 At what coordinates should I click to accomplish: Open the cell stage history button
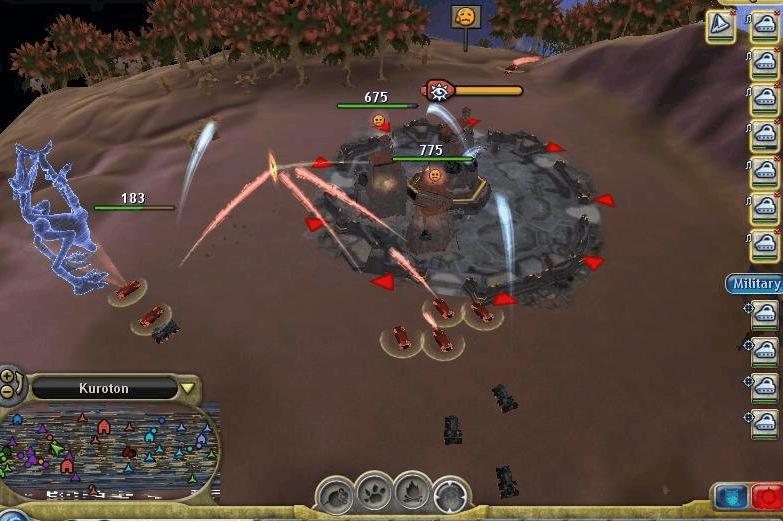[x=335, y=494]
